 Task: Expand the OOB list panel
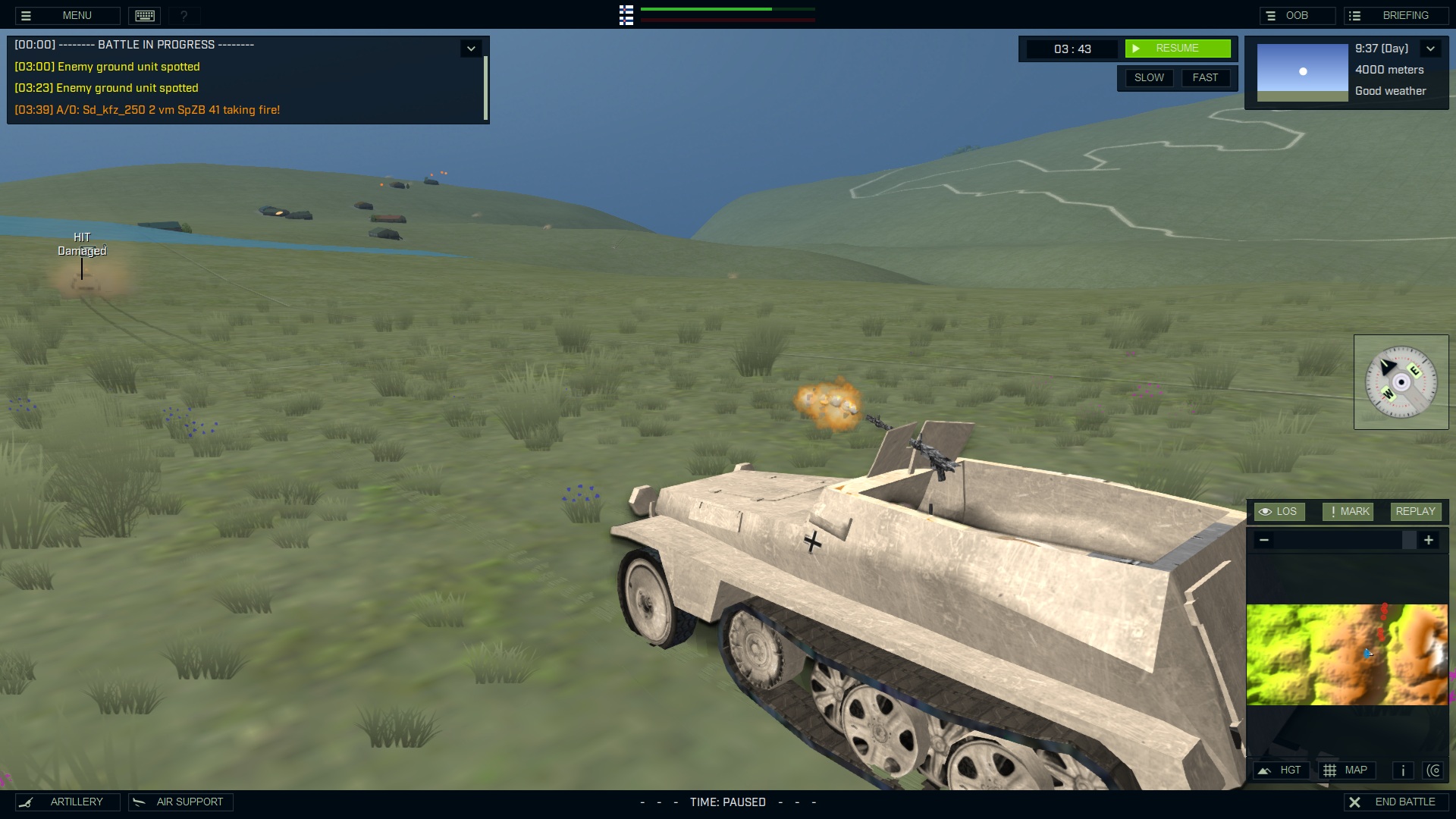point(1298,14)
